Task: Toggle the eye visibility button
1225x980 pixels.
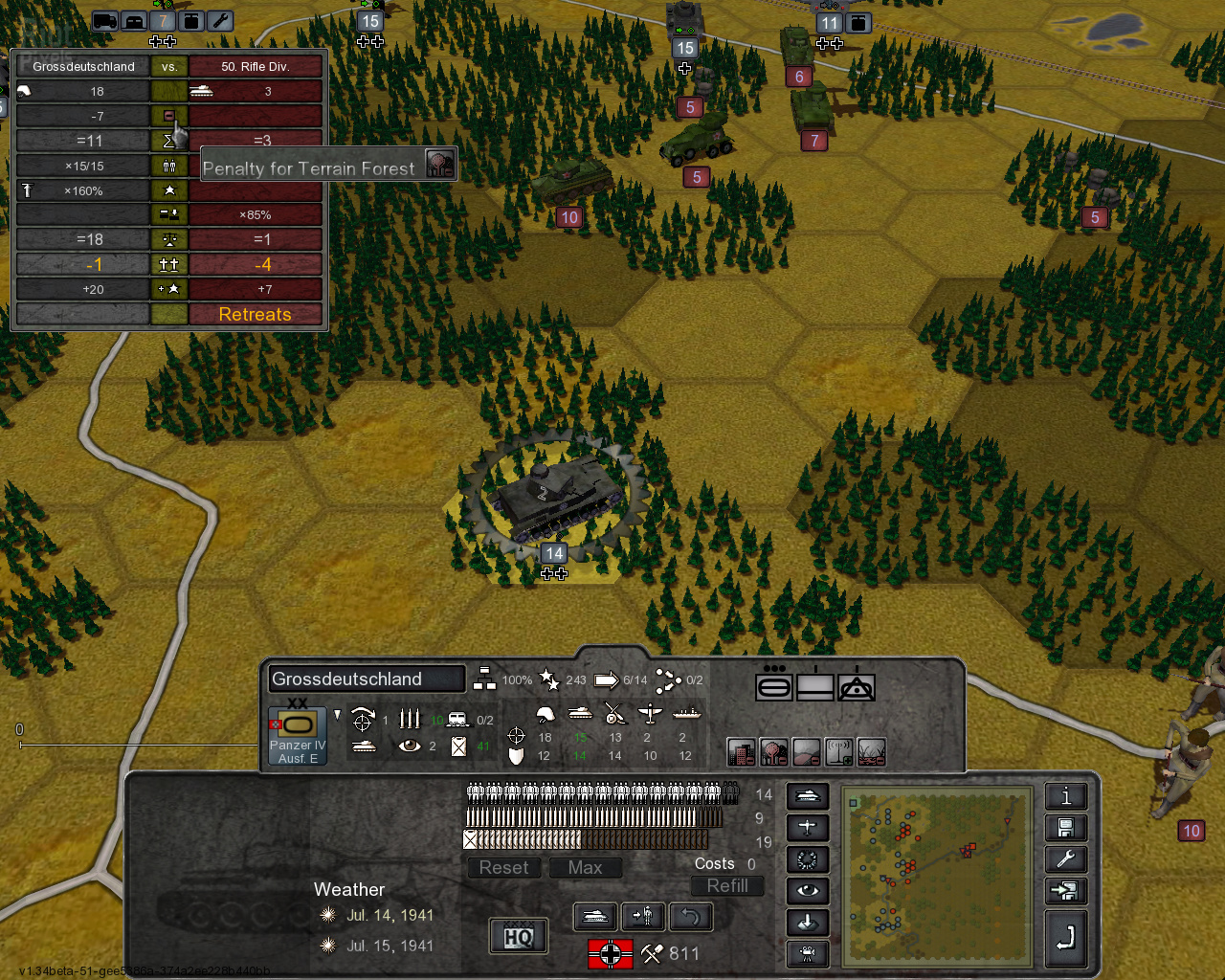Action: (807, 891)
